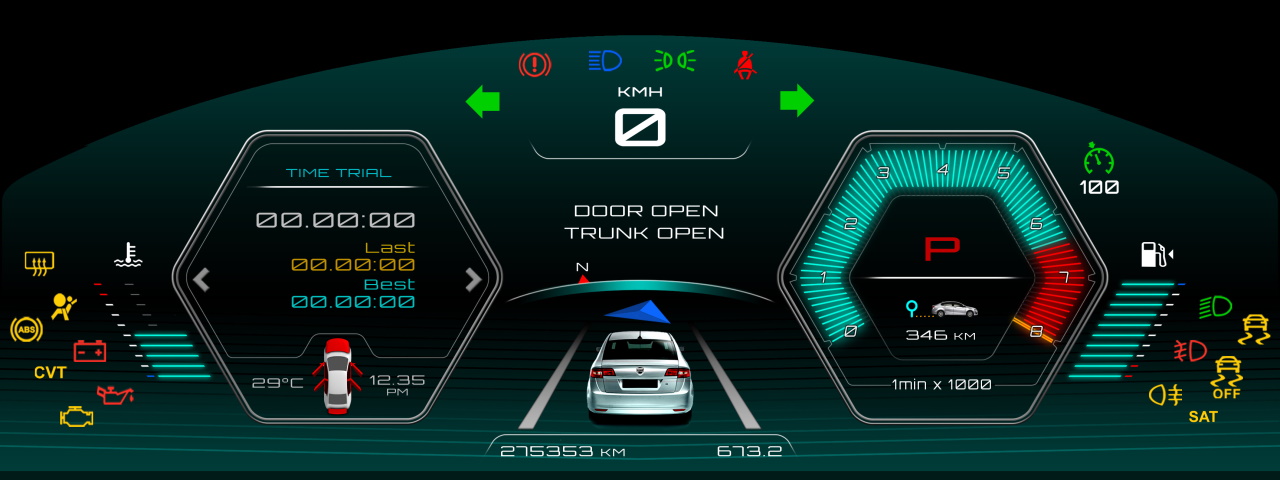This screenshot has height=480, width=1280.
Task: Go to previous page in Time Trial panel
Action: point(201,279)
